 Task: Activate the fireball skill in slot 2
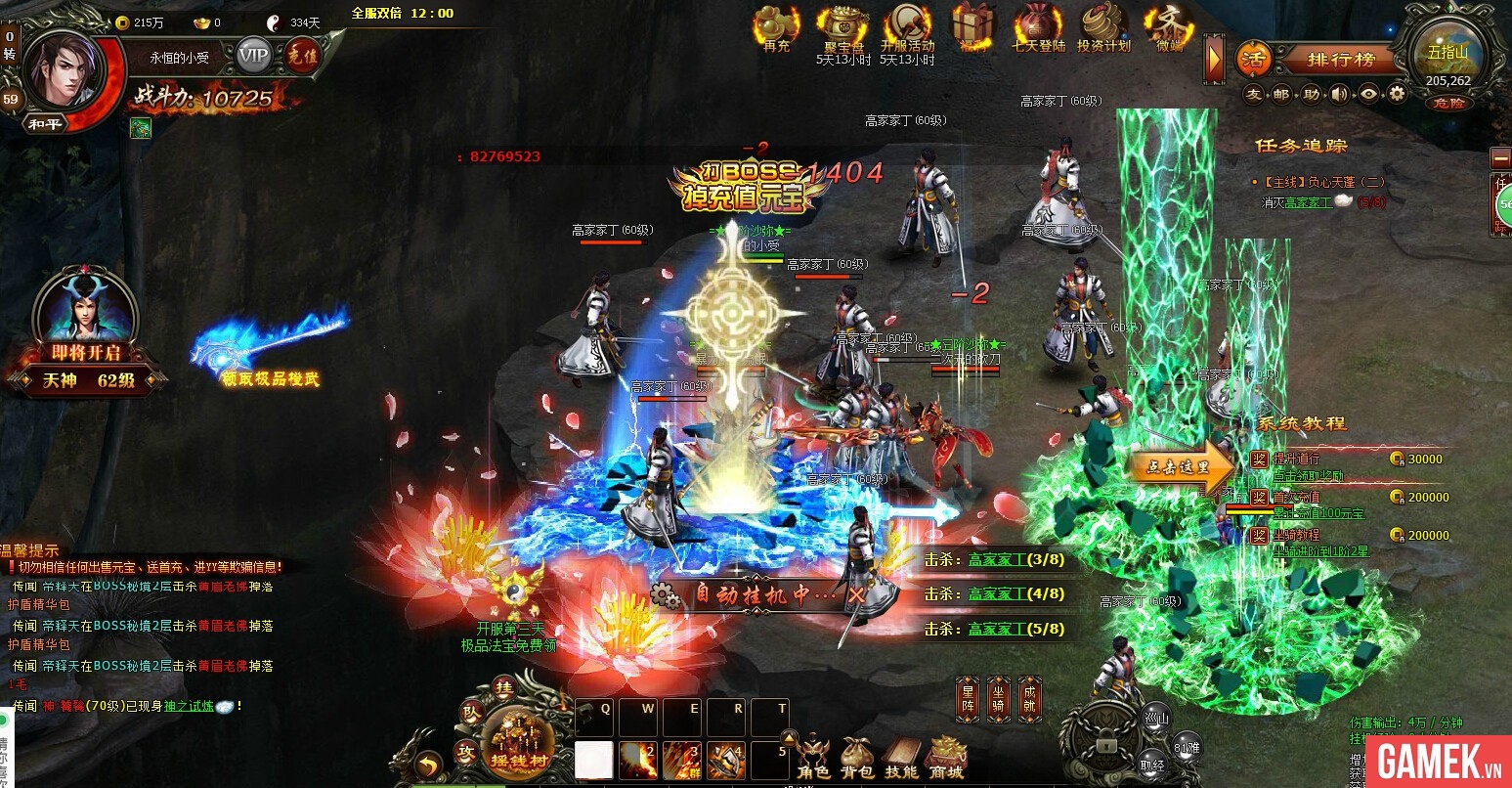click(x=638, y=759)
